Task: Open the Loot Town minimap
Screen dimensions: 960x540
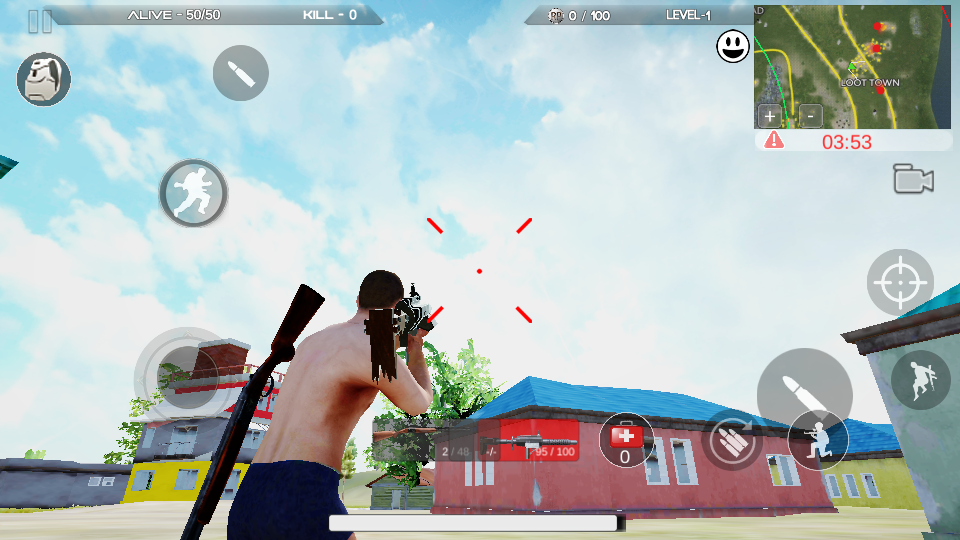Action: click(852, 67)
